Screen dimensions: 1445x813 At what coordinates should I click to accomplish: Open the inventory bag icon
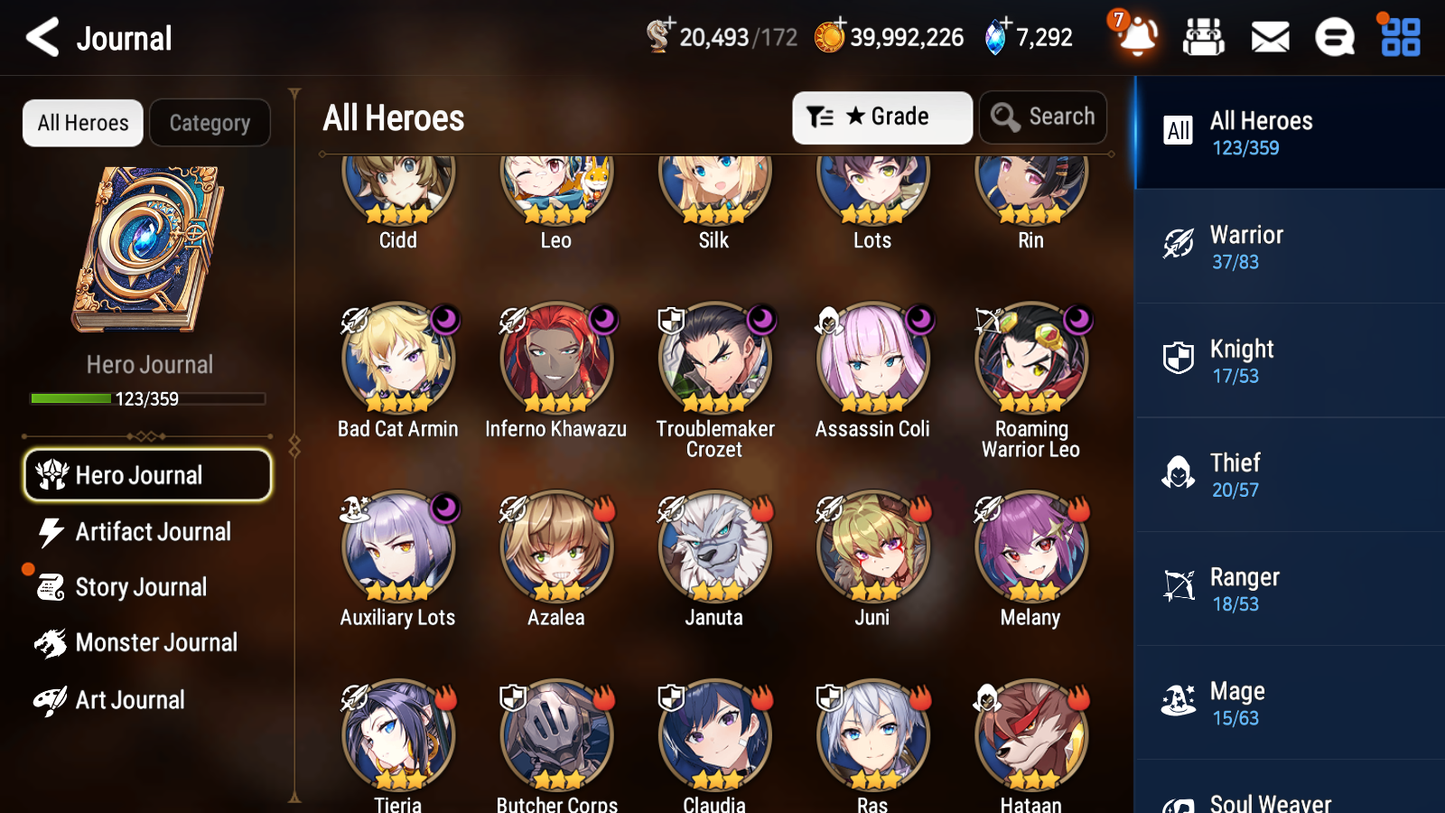1203,36
